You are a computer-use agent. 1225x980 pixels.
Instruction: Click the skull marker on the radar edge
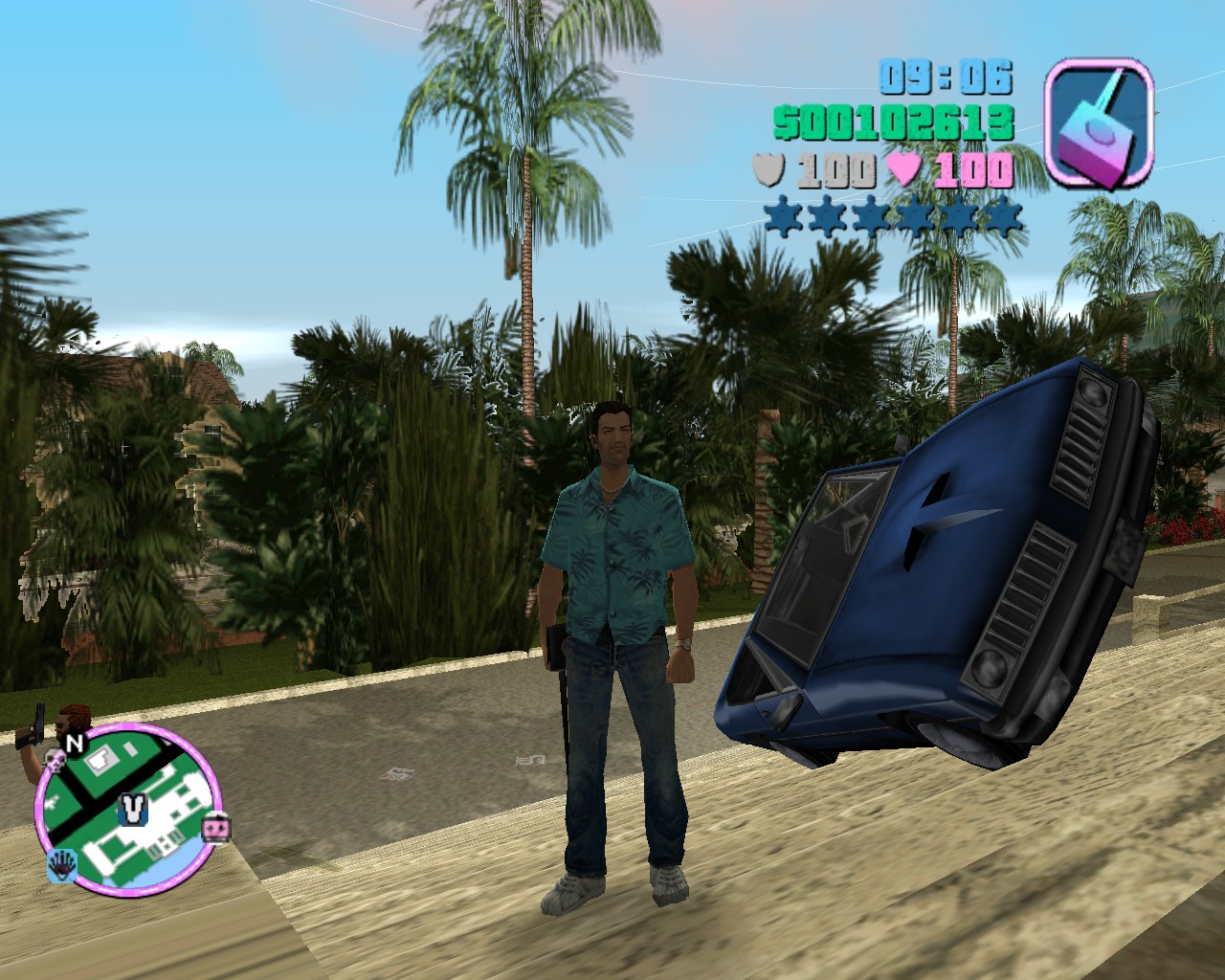click(x=56, y=762)
